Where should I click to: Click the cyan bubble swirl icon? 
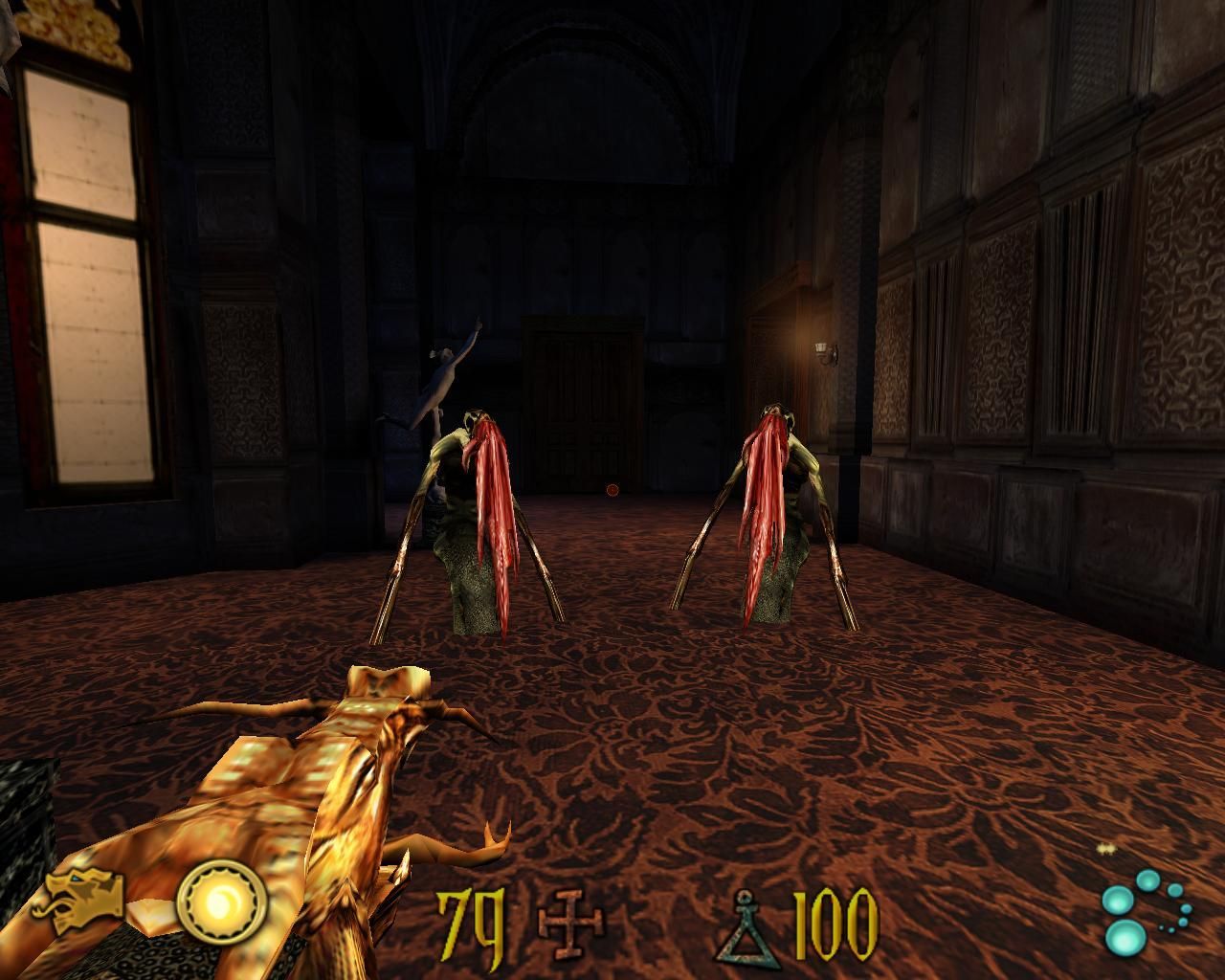pos(1146,910)
